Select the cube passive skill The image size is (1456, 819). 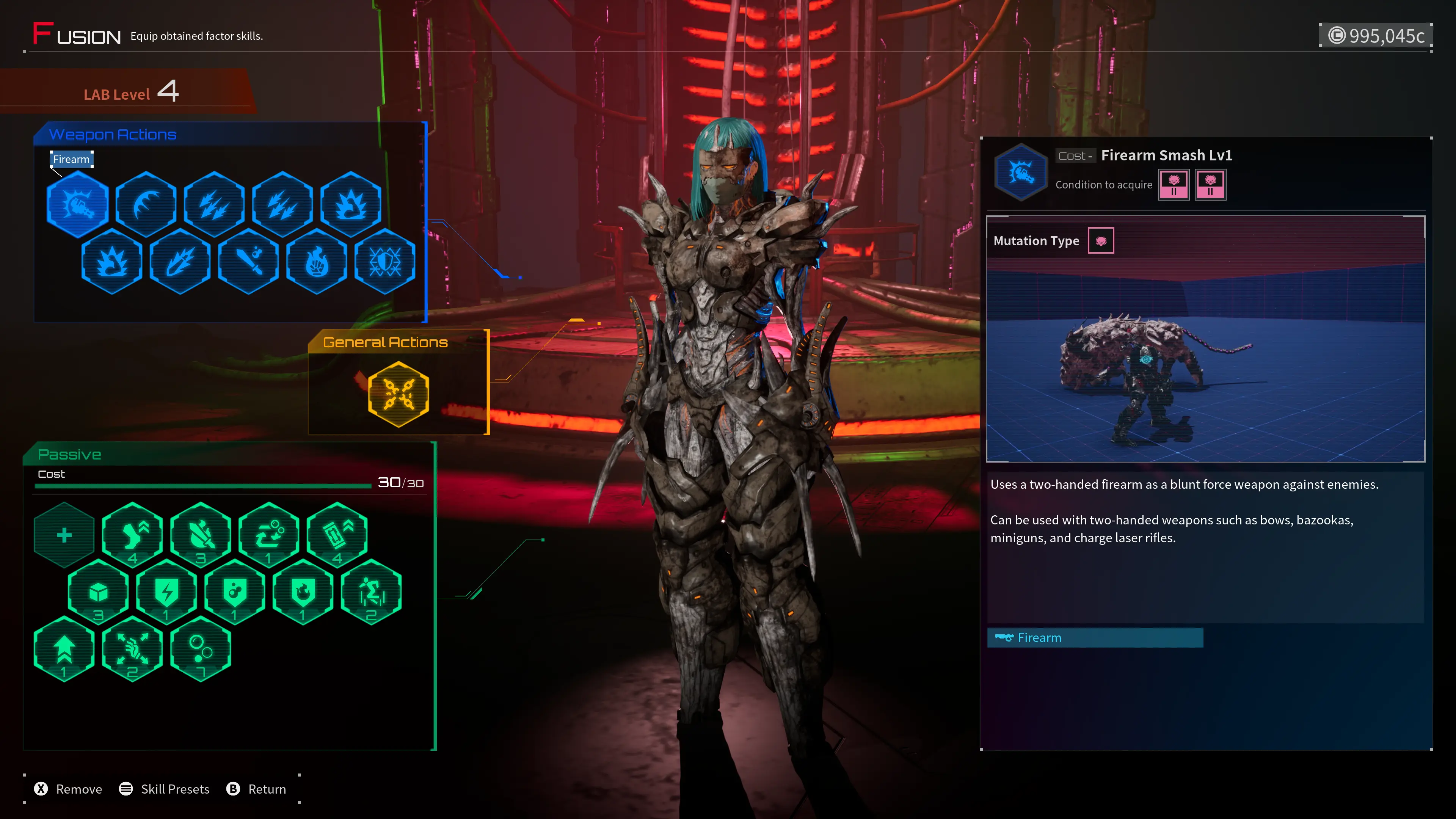(98, 592)
